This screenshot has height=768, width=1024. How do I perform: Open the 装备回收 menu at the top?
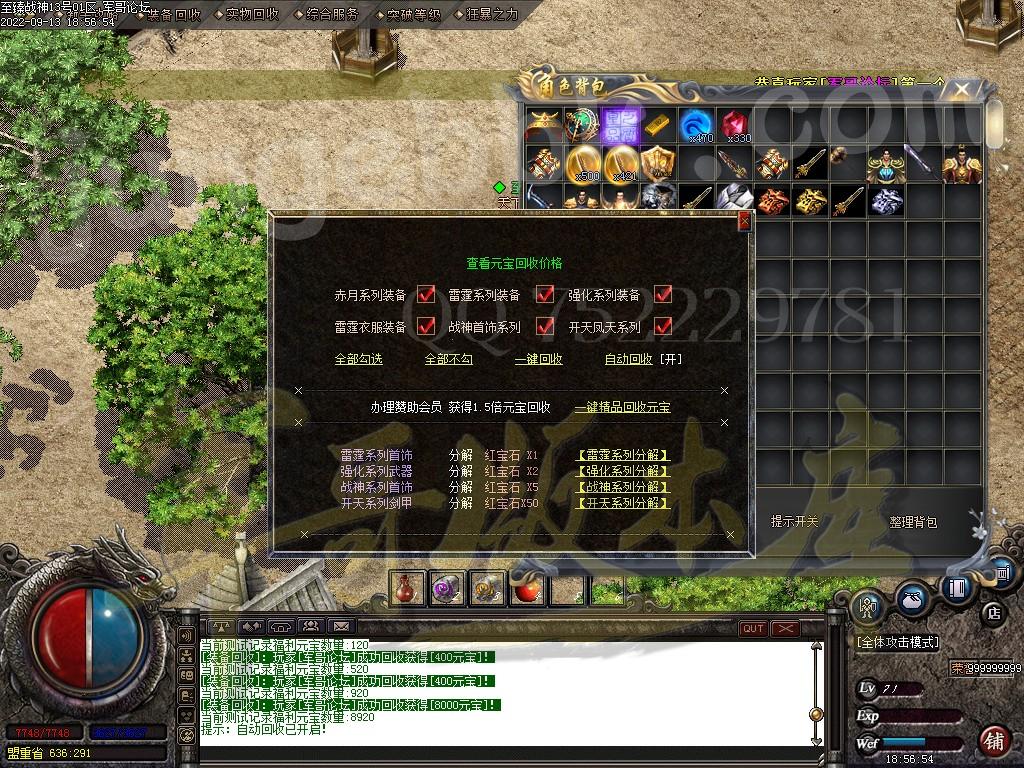[173, 14]
